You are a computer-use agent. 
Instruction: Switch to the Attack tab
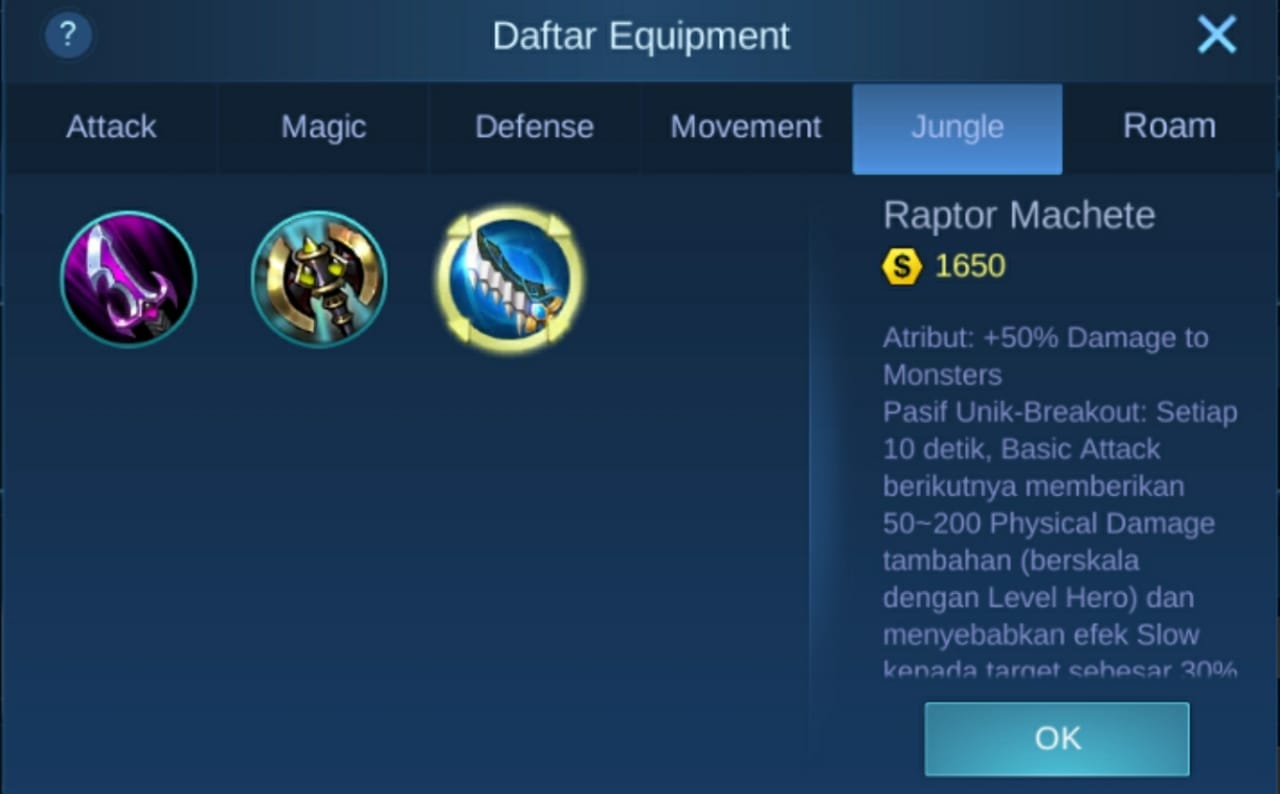111,127
